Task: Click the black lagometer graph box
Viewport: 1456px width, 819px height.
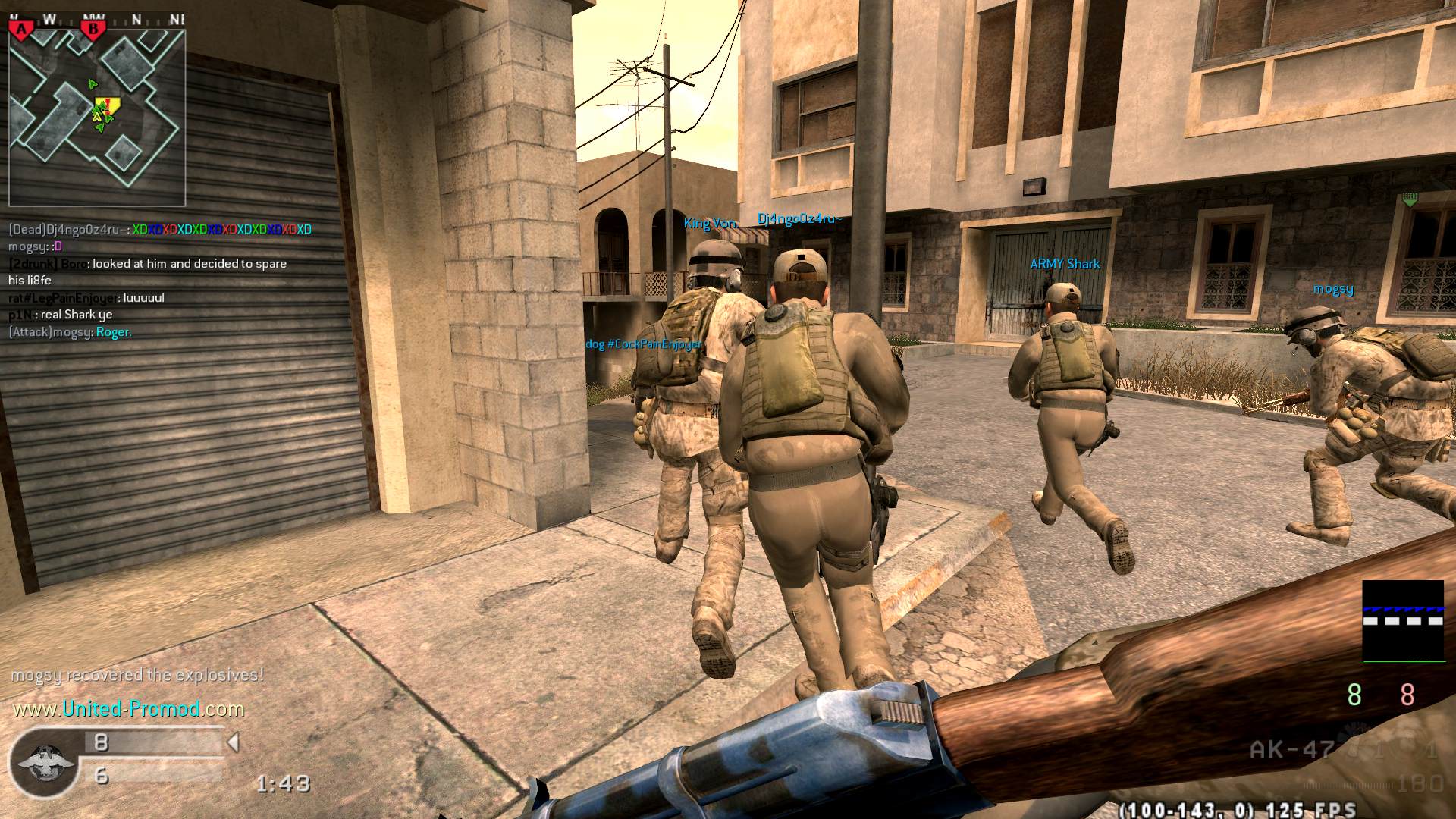Action: click(x=1402, y=621)
